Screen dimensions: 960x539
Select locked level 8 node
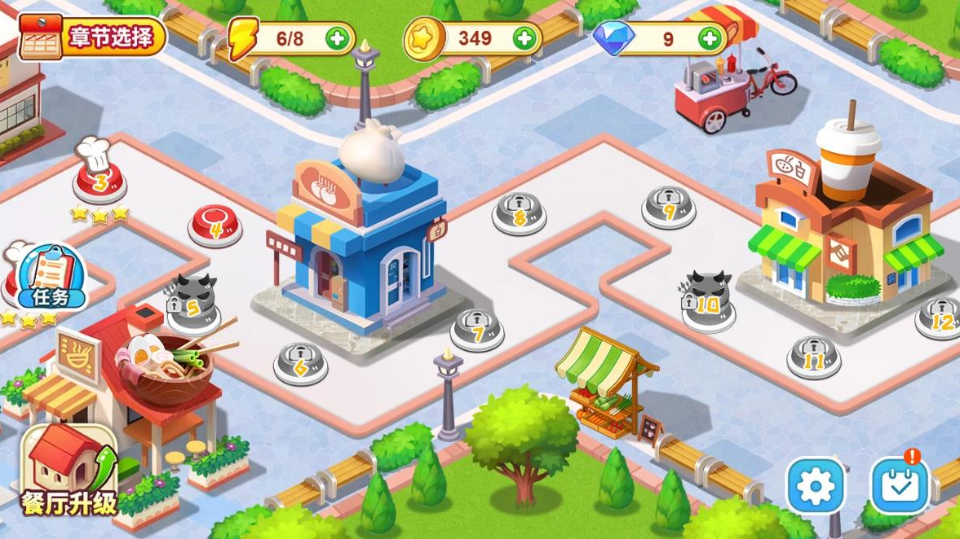[x=519, y=213]
